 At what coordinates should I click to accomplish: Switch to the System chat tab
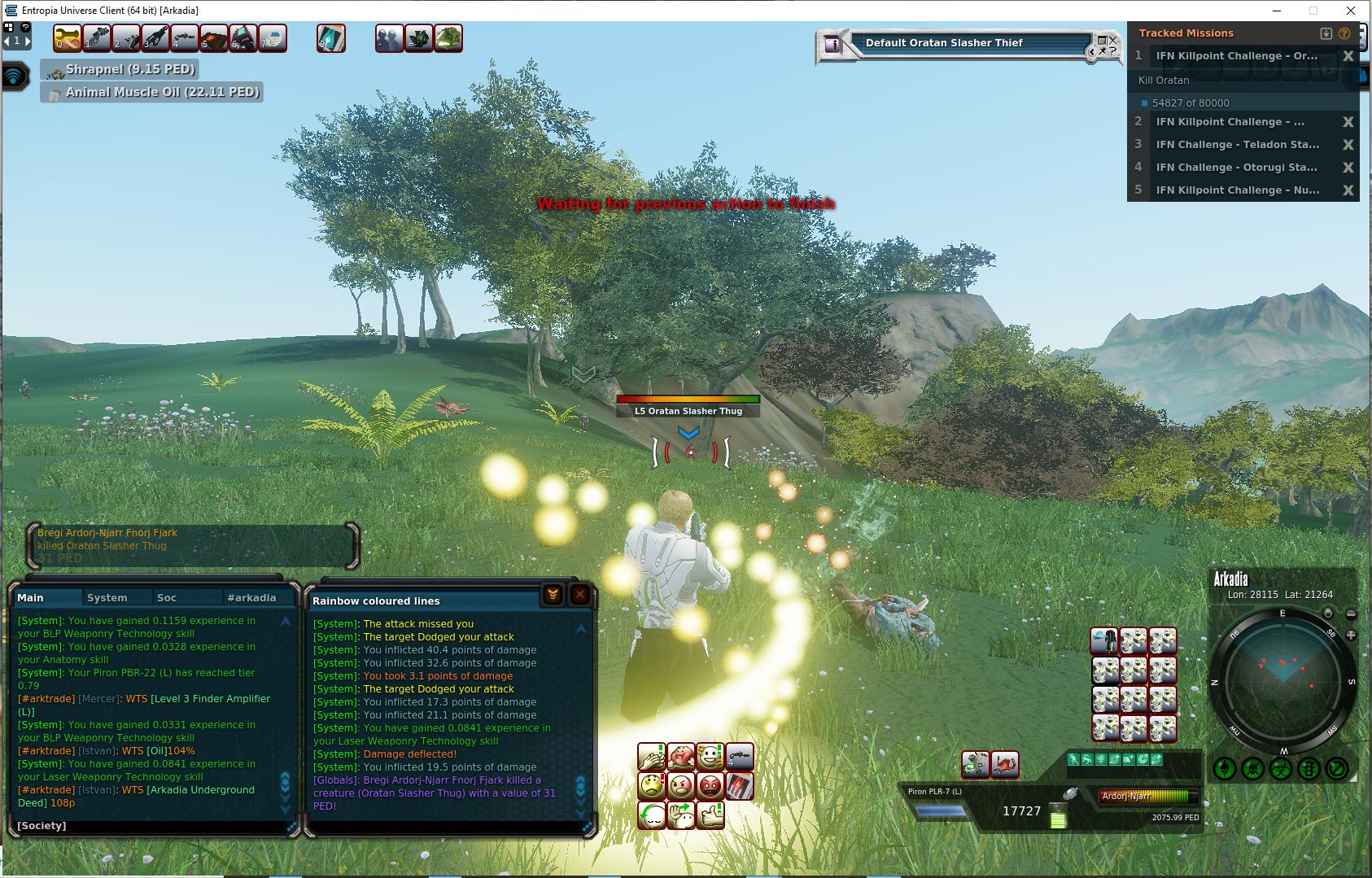point(107,597)
